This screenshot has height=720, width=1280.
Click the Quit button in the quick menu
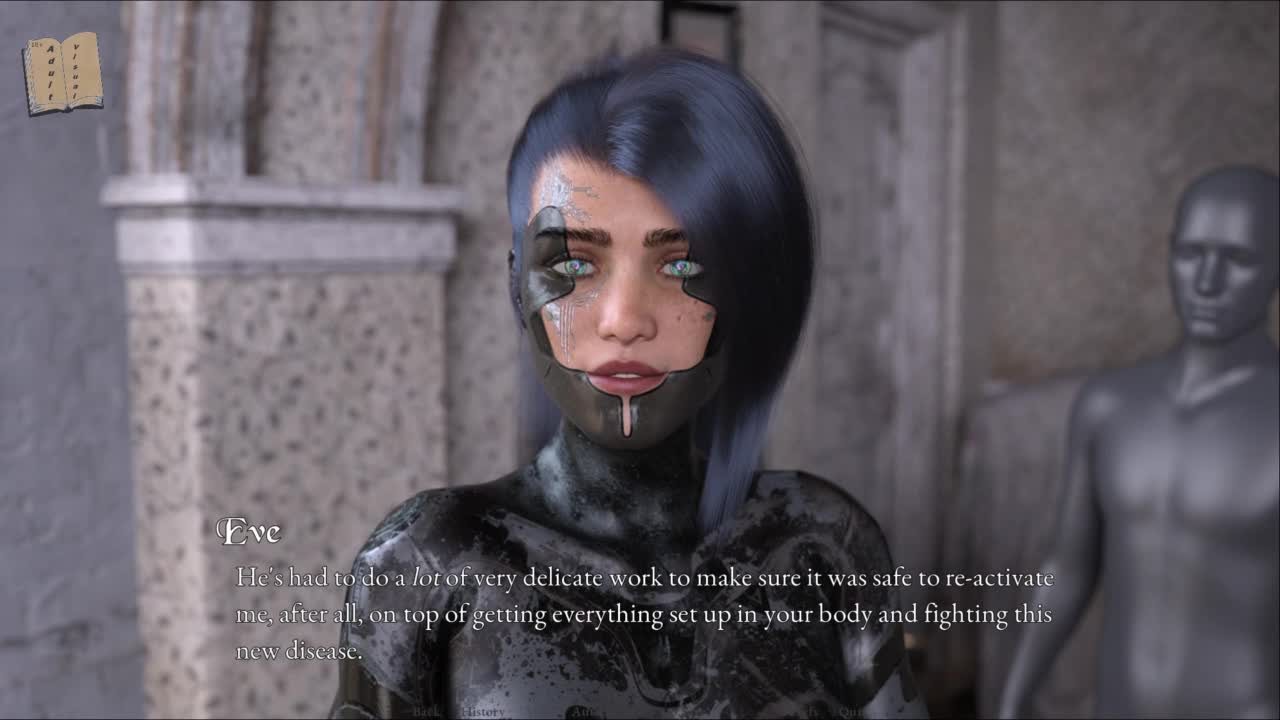click(851, 711)
